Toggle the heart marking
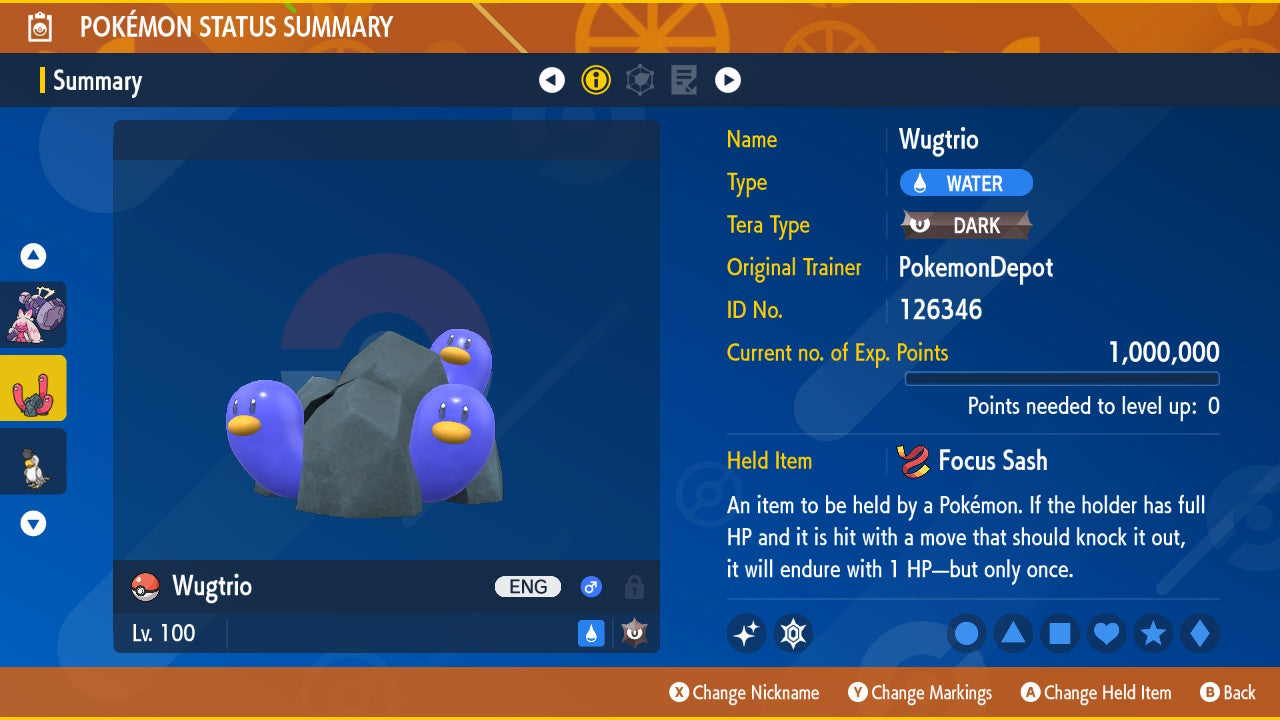 (x=1107, y=634)
